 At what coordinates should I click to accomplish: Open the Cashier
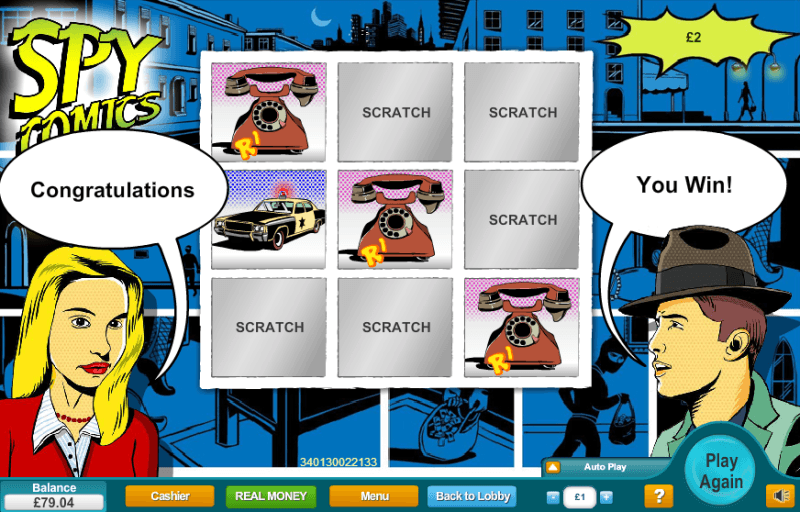point(170,496)
